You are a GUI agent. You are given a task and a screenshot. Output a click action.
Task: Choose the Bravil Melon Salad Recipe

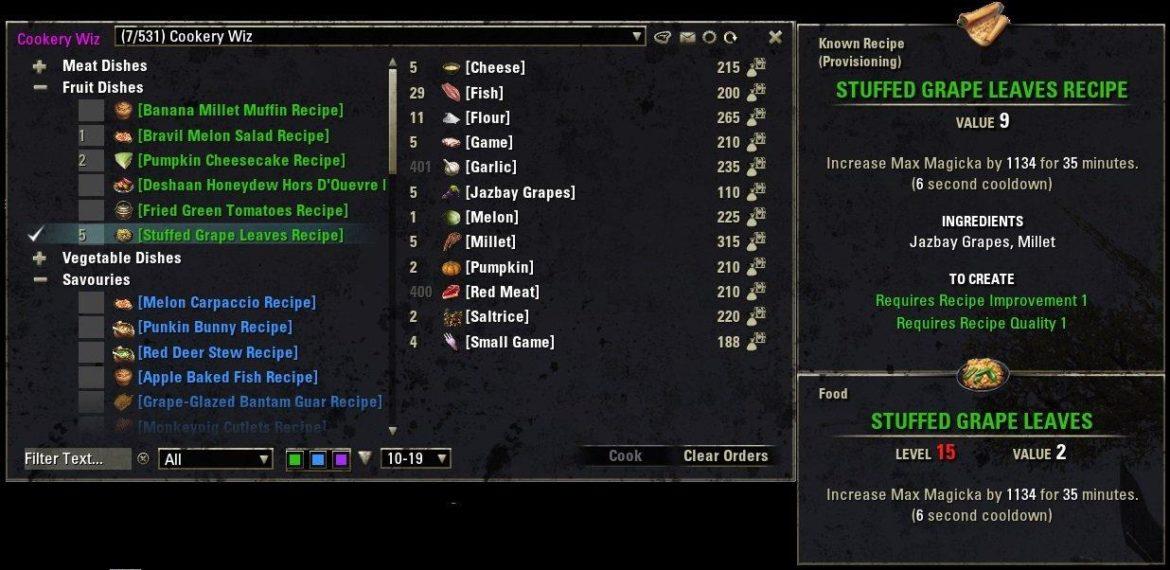233,135
